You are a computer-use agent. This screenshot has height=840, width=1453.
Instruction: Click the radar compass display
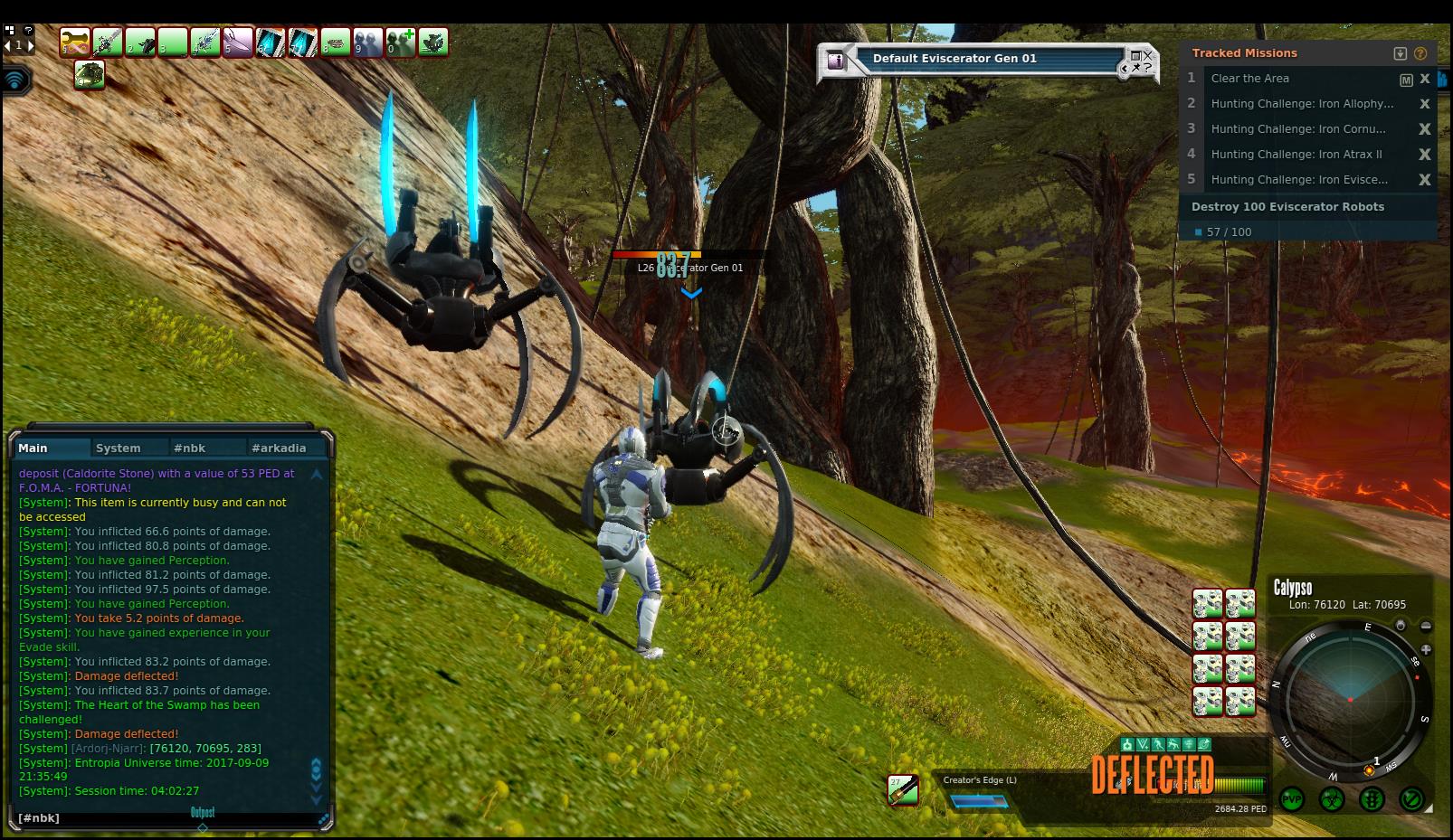(1350, 700)
